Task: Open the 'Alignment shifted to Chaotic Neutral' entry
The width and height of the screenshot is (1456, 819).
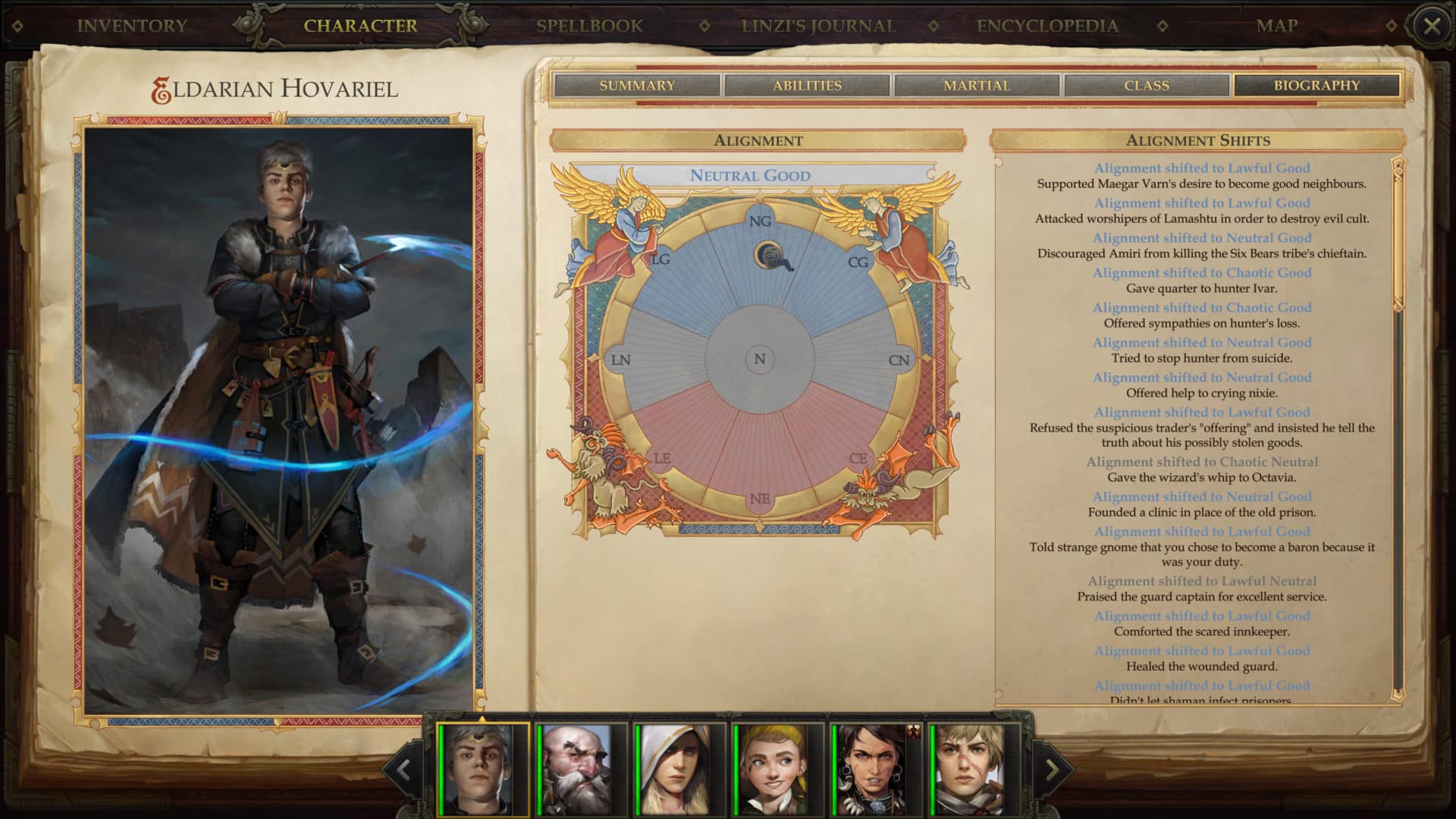Action: click(1202, 461)
